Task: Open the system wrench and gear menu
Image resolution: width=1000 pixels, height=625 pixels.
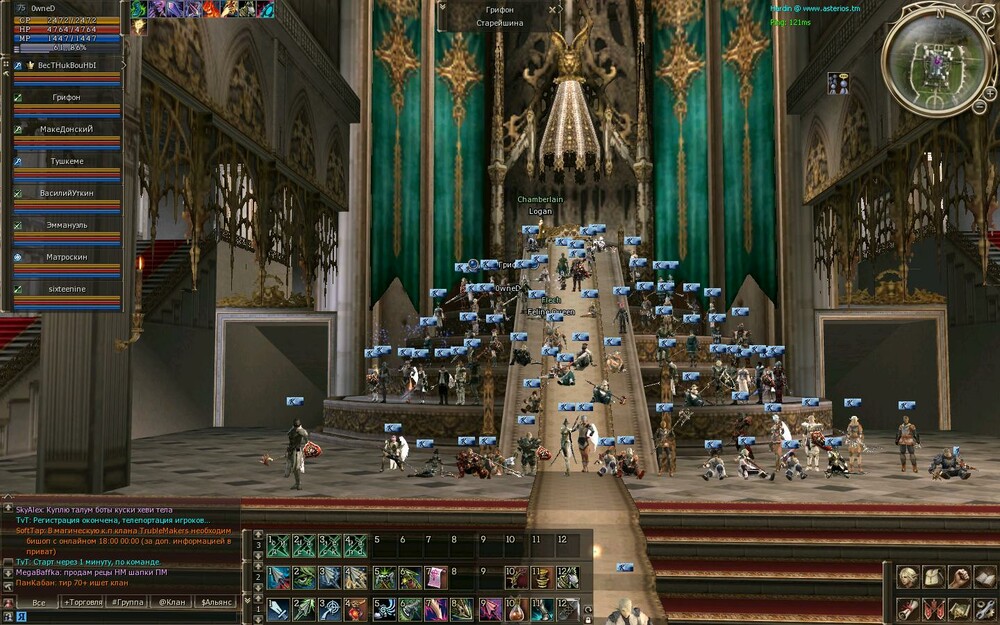Action: (x=985, y=609)
